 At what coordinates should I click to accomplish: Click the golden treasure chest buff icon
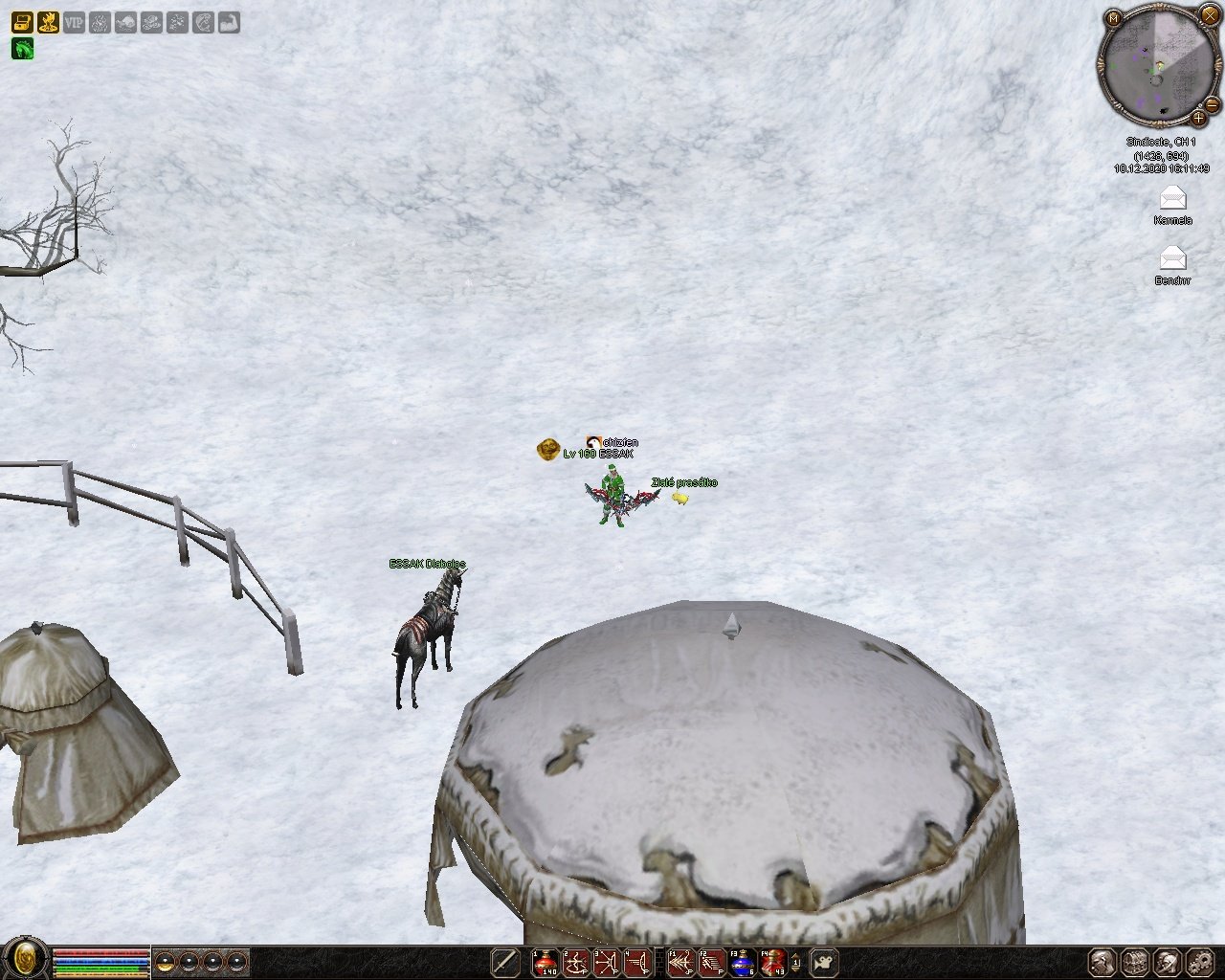pyautogui.click(x=22, y=21)
